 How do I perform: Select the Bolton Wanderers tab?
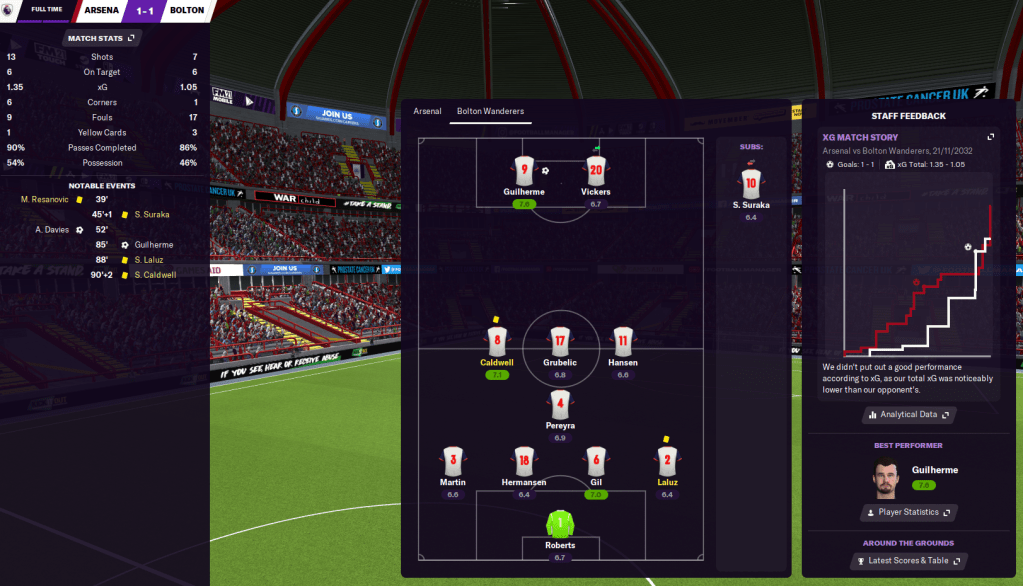(490, 111)
